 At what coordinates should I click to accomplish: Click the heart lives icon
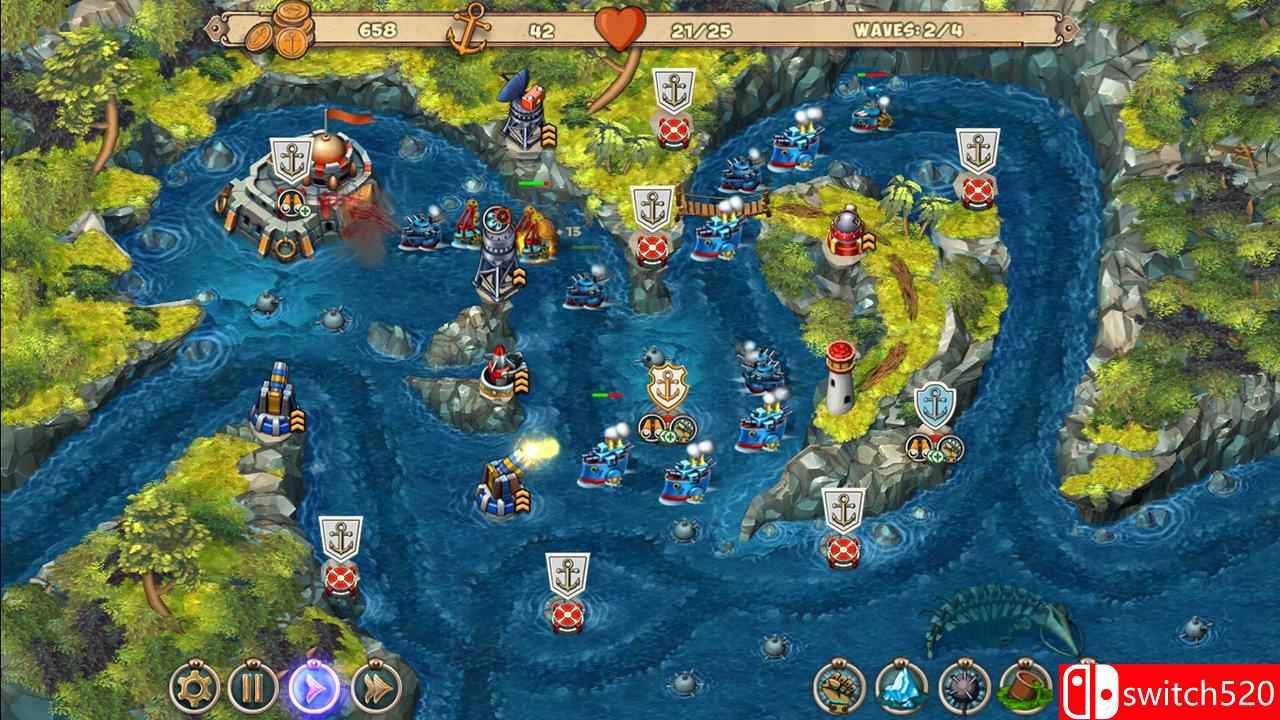618,28
